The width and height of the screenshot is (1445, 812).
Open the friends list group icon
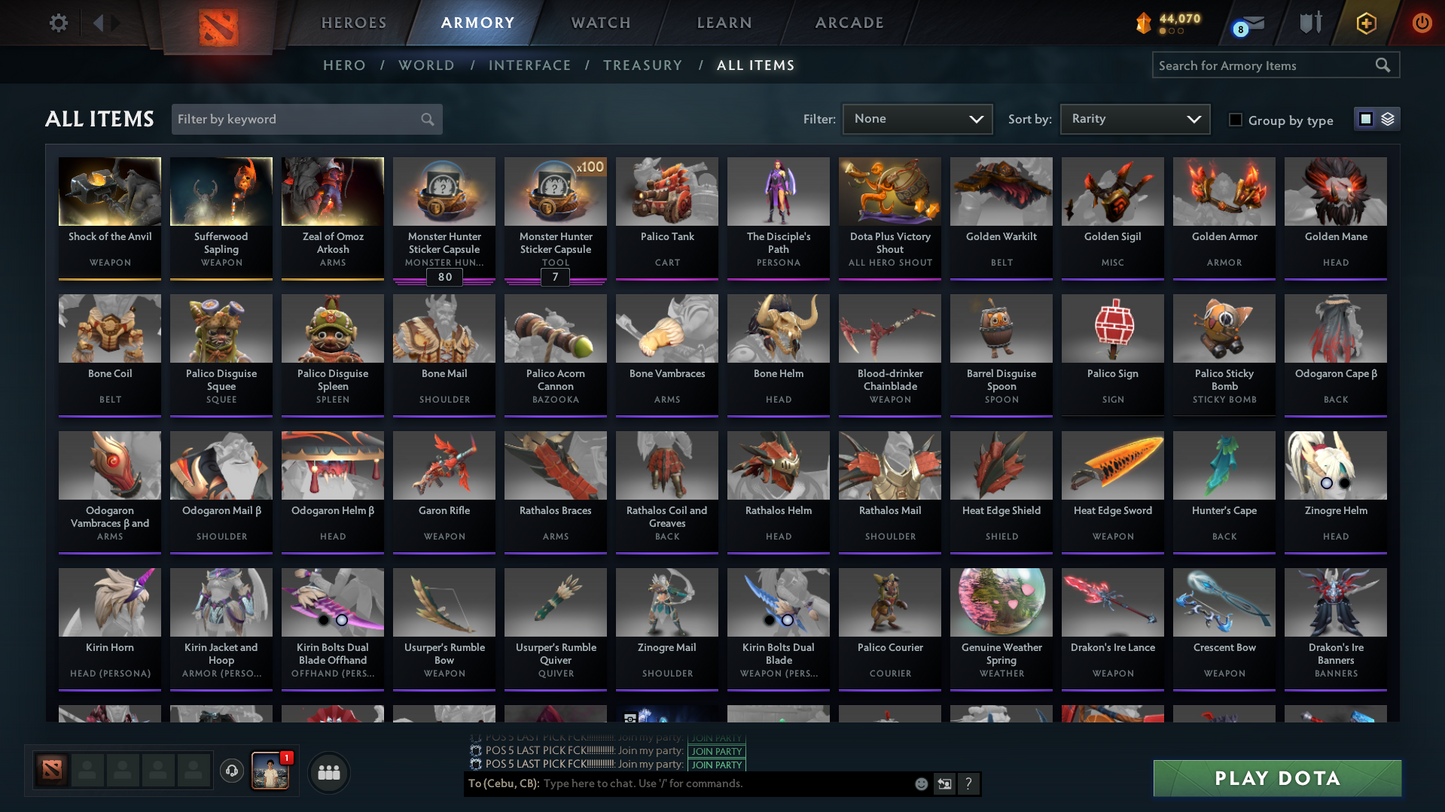329,771
